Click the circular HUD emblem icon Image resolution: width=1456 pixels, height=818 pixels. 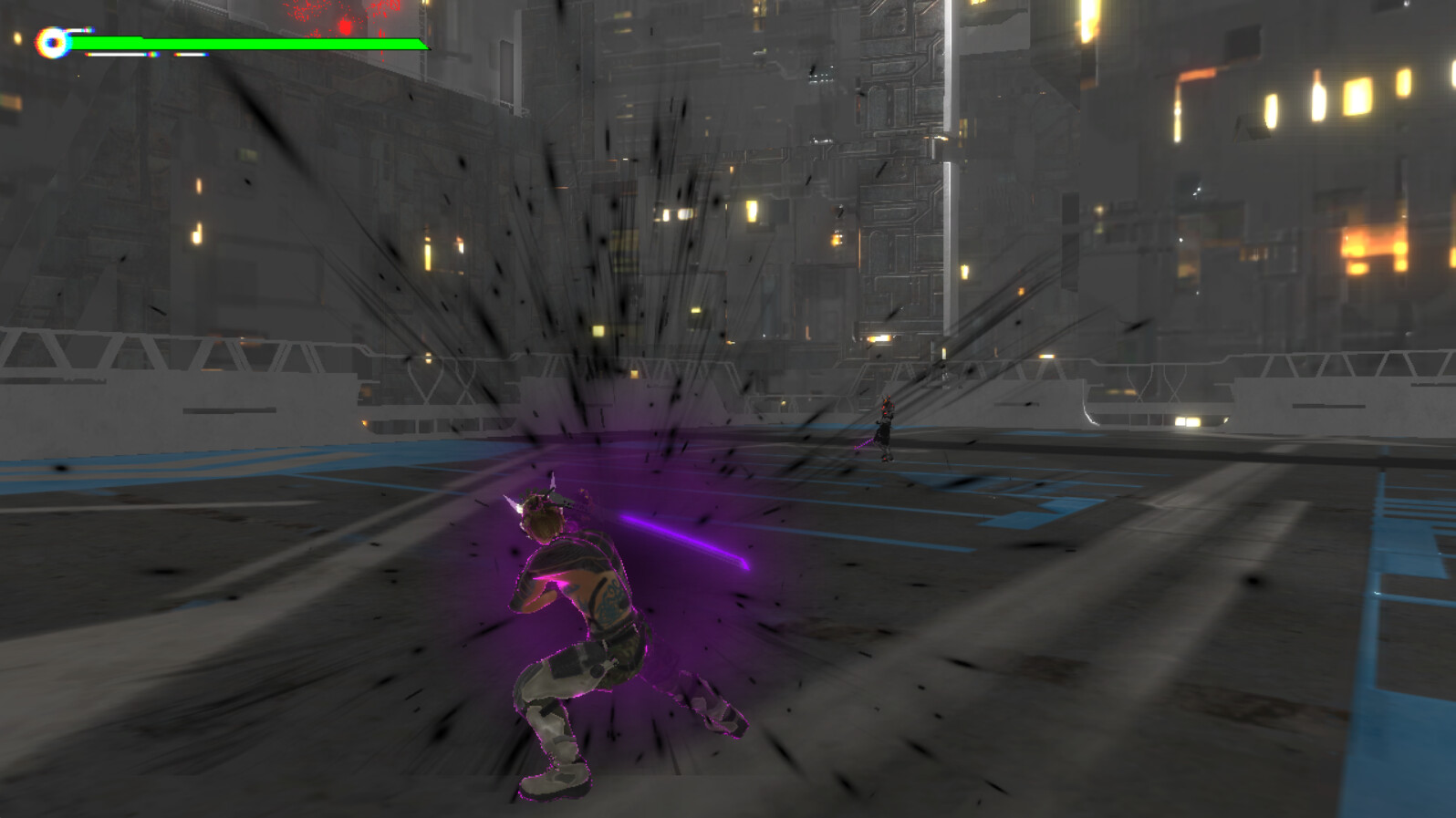click(50, 40)
